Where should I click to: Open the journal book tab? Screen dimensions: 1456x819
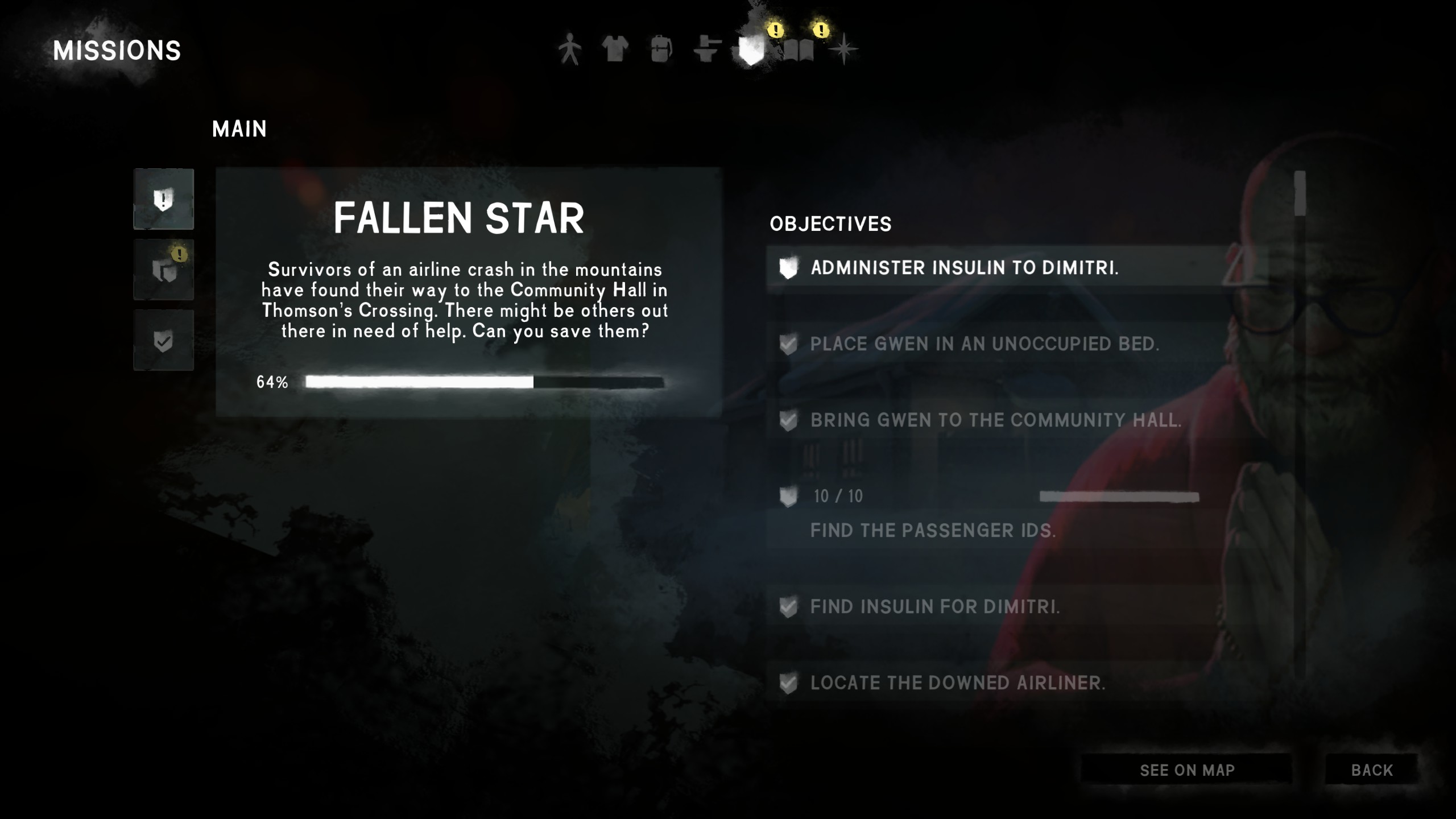pos(799,51)
